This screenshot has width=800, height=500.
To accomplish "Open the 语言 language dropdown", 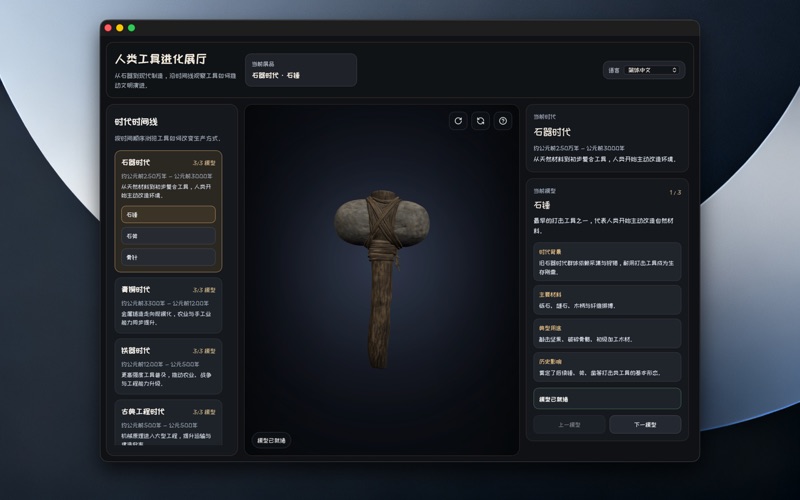I will pos(652,70).
